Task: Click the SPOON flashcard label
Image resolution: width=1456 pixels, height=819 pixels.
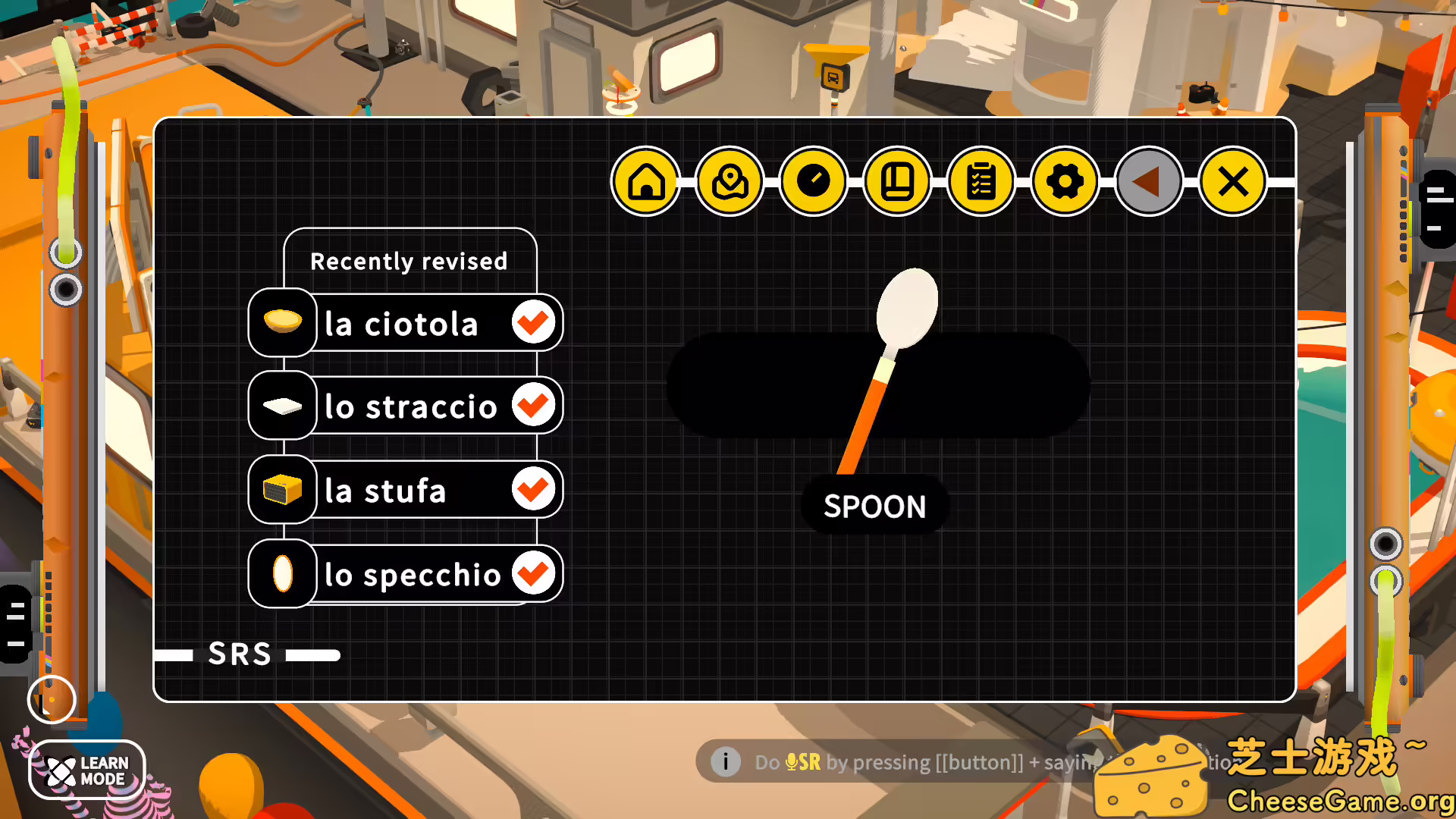Action: click(x=874, y=506)
